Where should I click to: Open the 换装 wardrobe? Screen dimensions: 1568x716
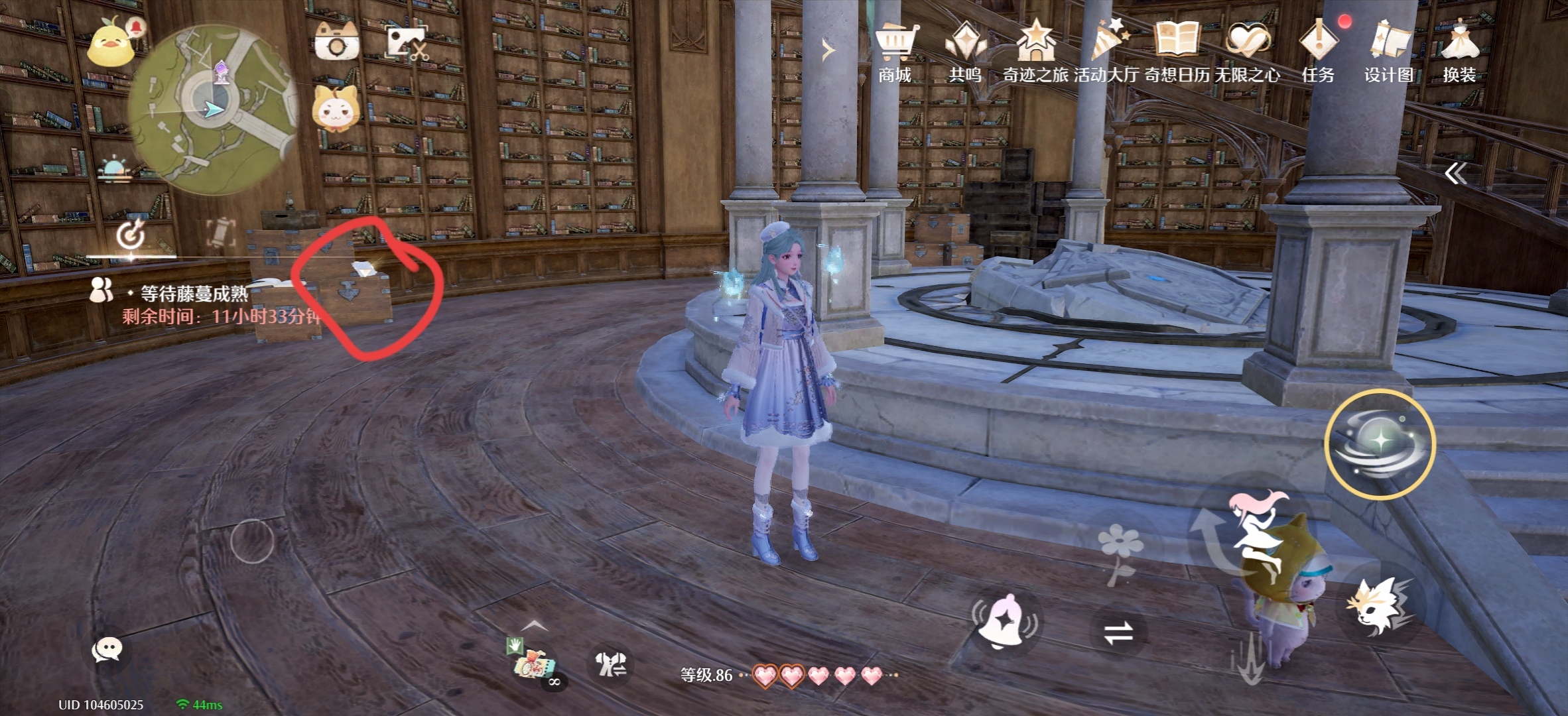click(x=1459, y=52)
